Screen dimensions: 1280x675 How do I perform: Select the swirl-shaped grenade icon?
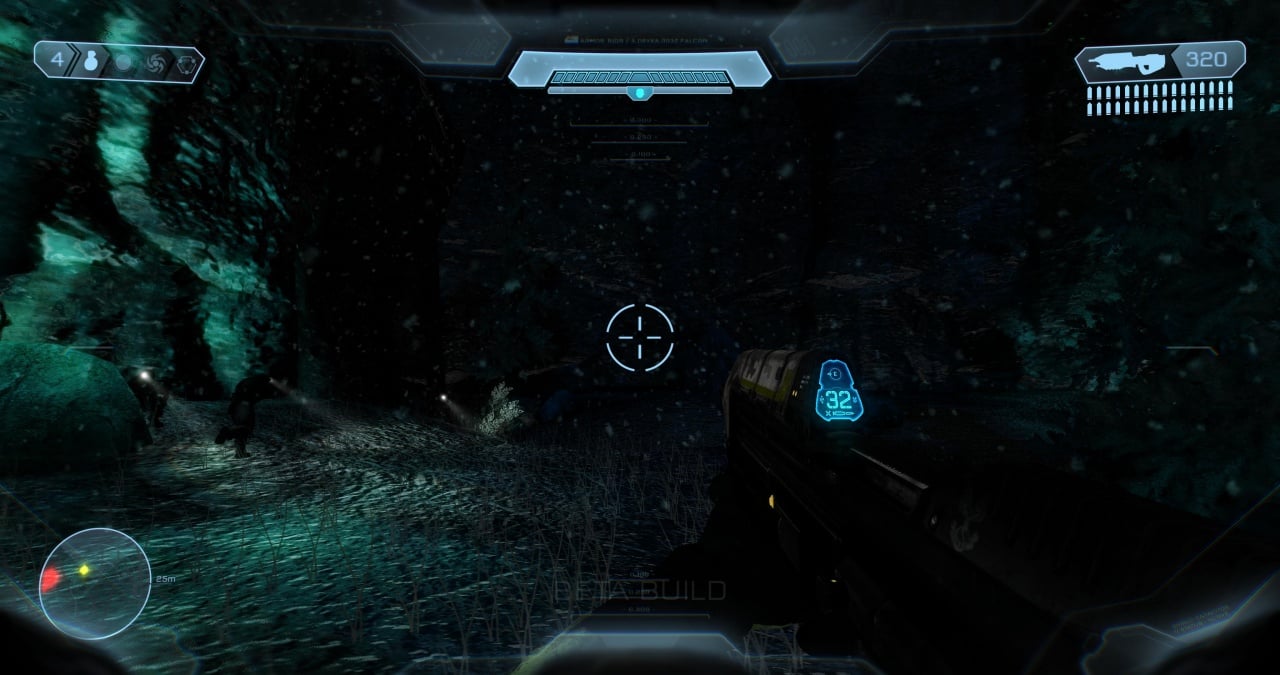click(x=155, y=64)
